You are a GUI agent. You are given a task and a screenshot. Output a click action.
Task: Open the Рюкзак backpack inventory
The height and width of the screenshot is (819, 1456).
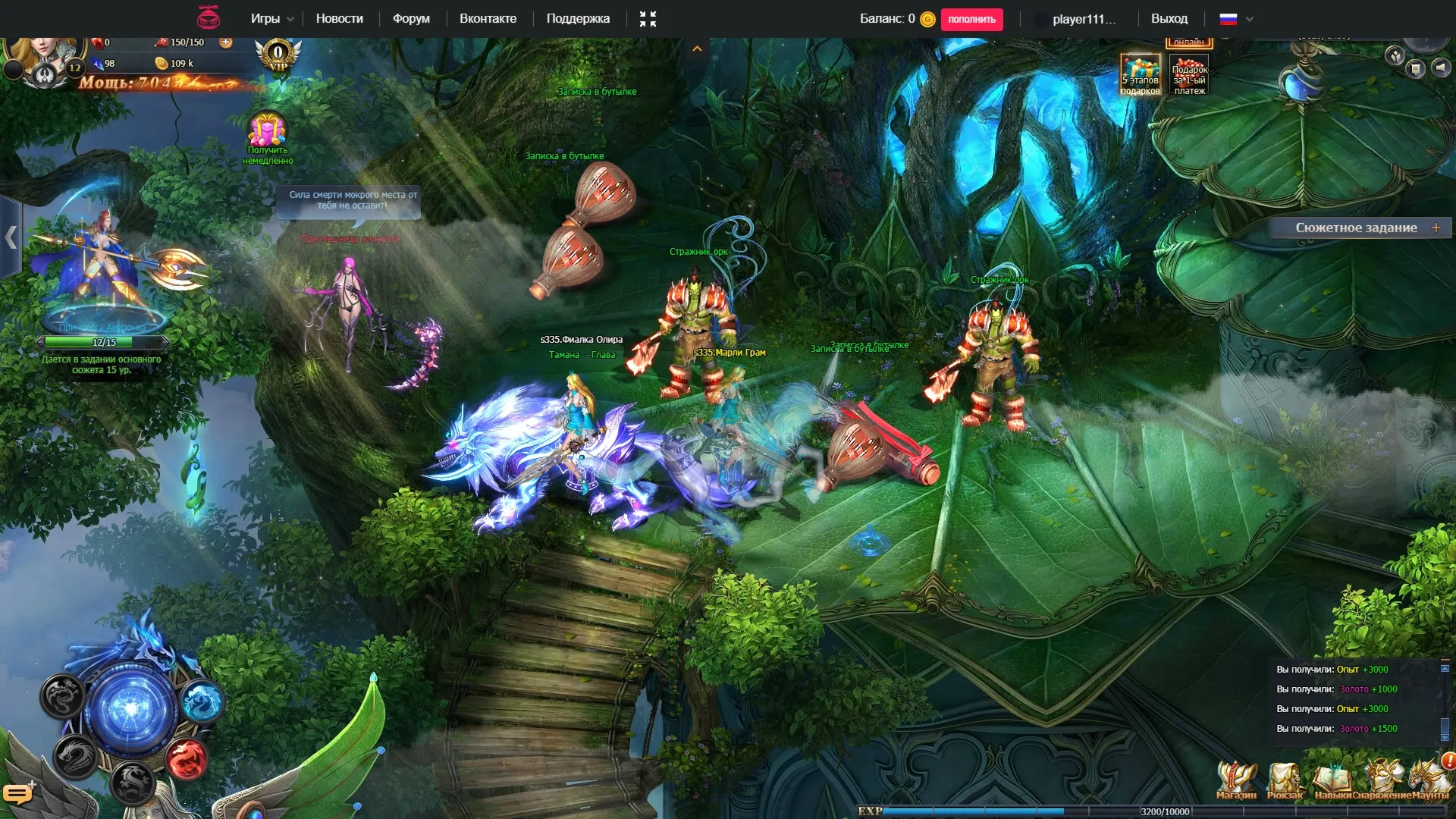(x=1285, y=780)
